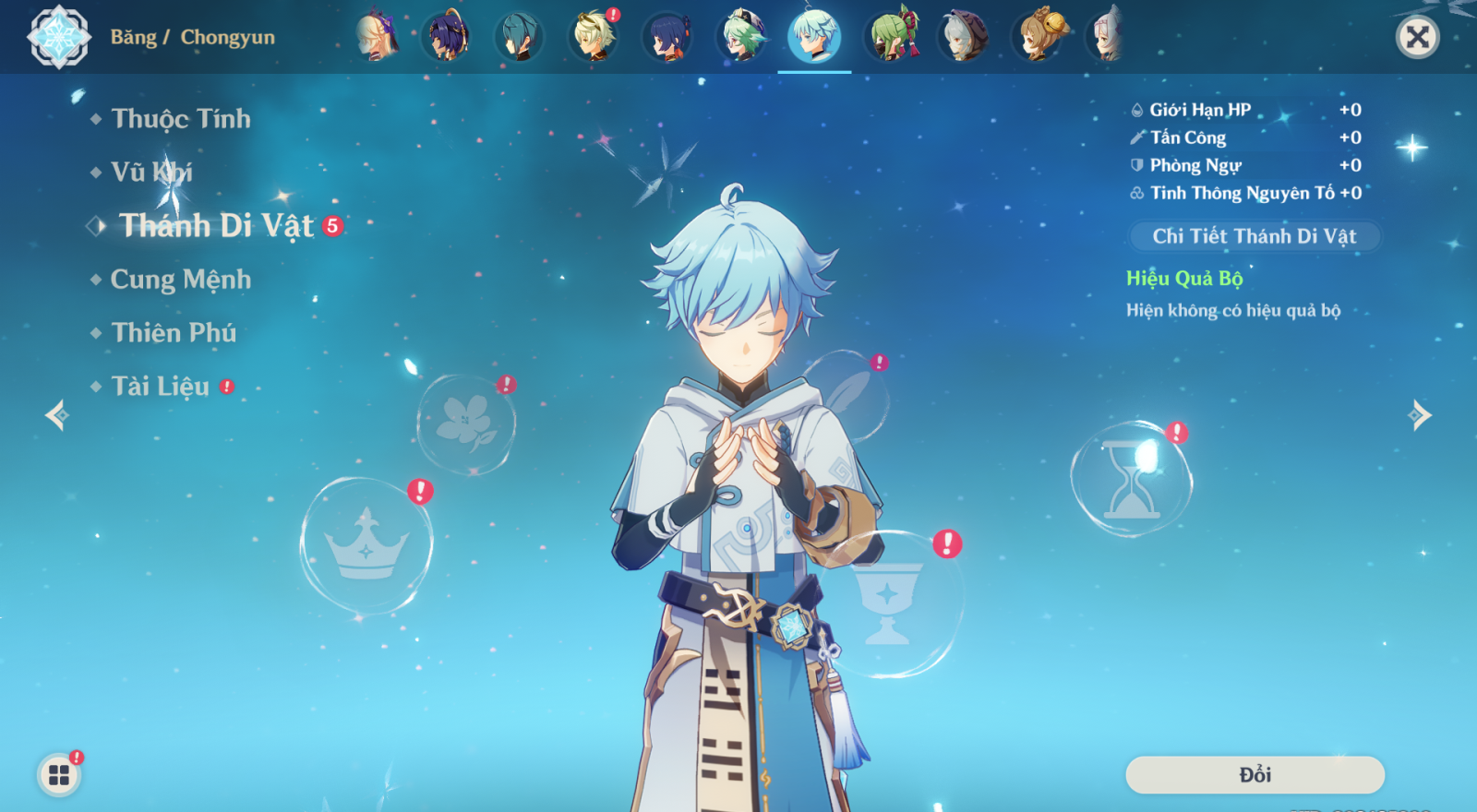Go to the previous character with the left arrow
The width and height of the screenshot is (1477, 812).
tap(56, 415)
